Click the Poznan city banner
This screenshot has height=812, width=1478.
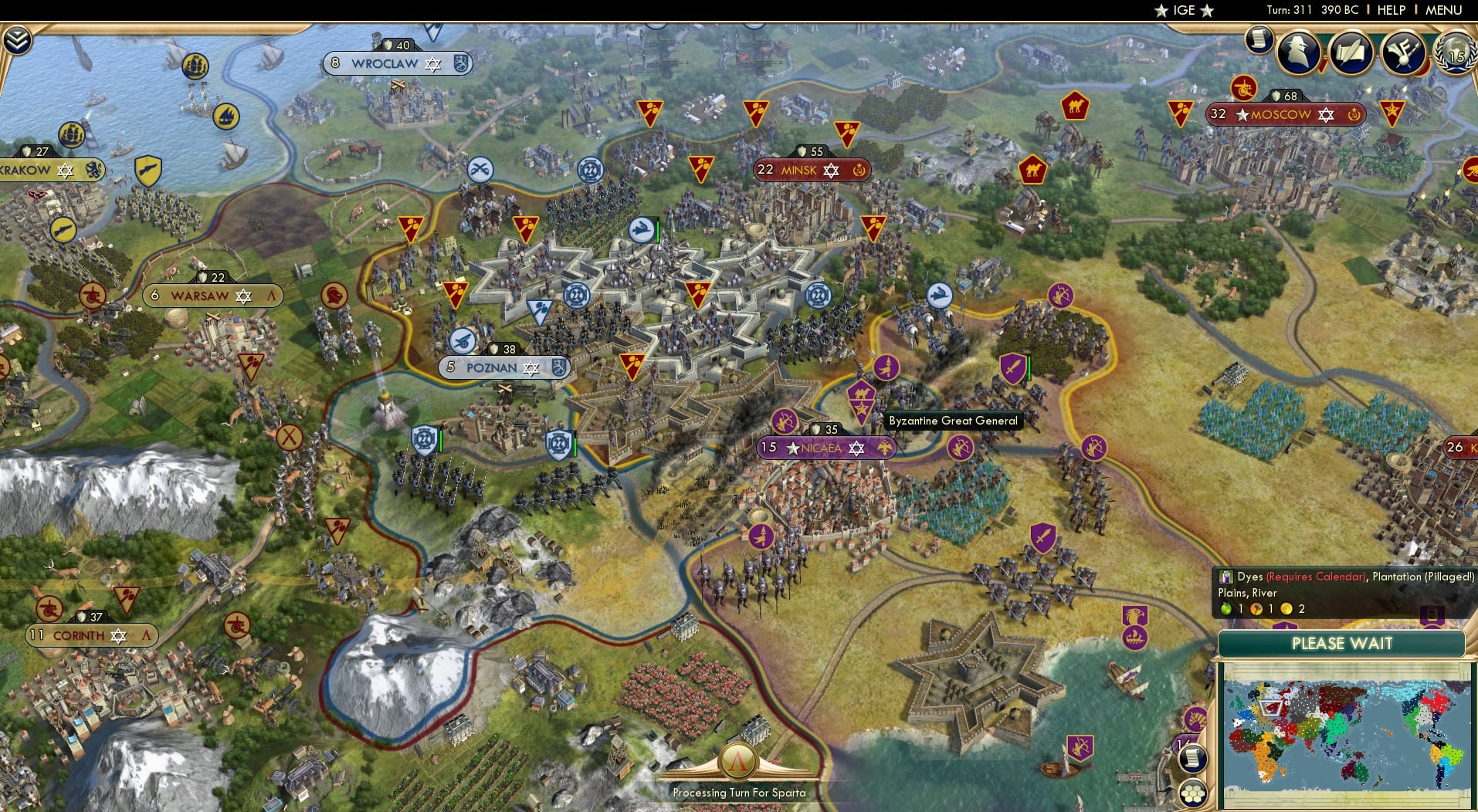(502, 368)
